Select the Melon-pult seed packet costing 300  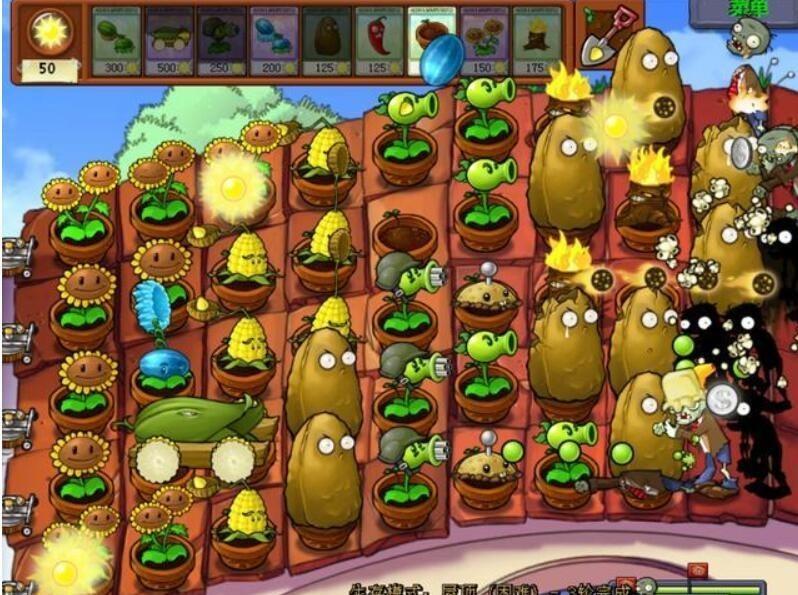point(116,41)
